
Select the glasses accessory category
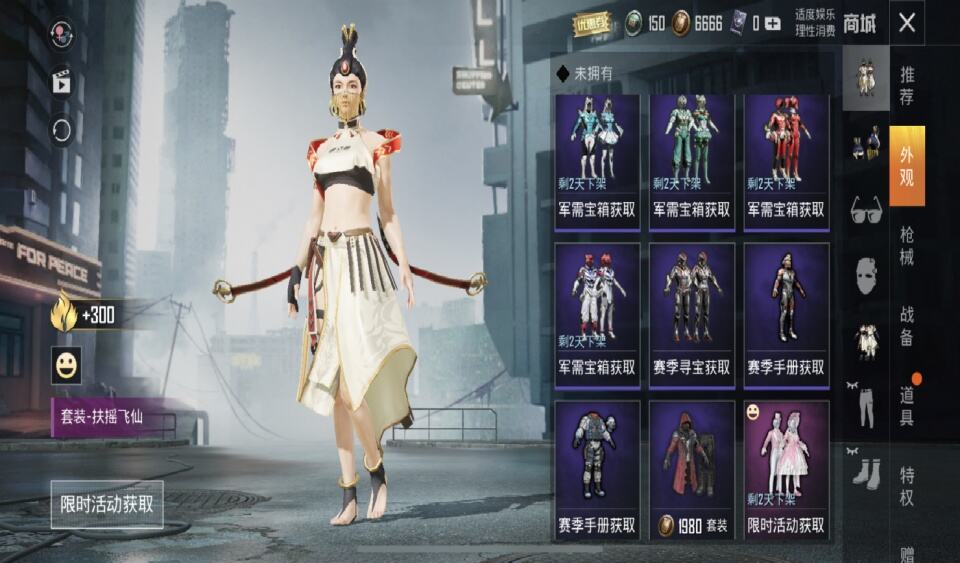(866, 211)
